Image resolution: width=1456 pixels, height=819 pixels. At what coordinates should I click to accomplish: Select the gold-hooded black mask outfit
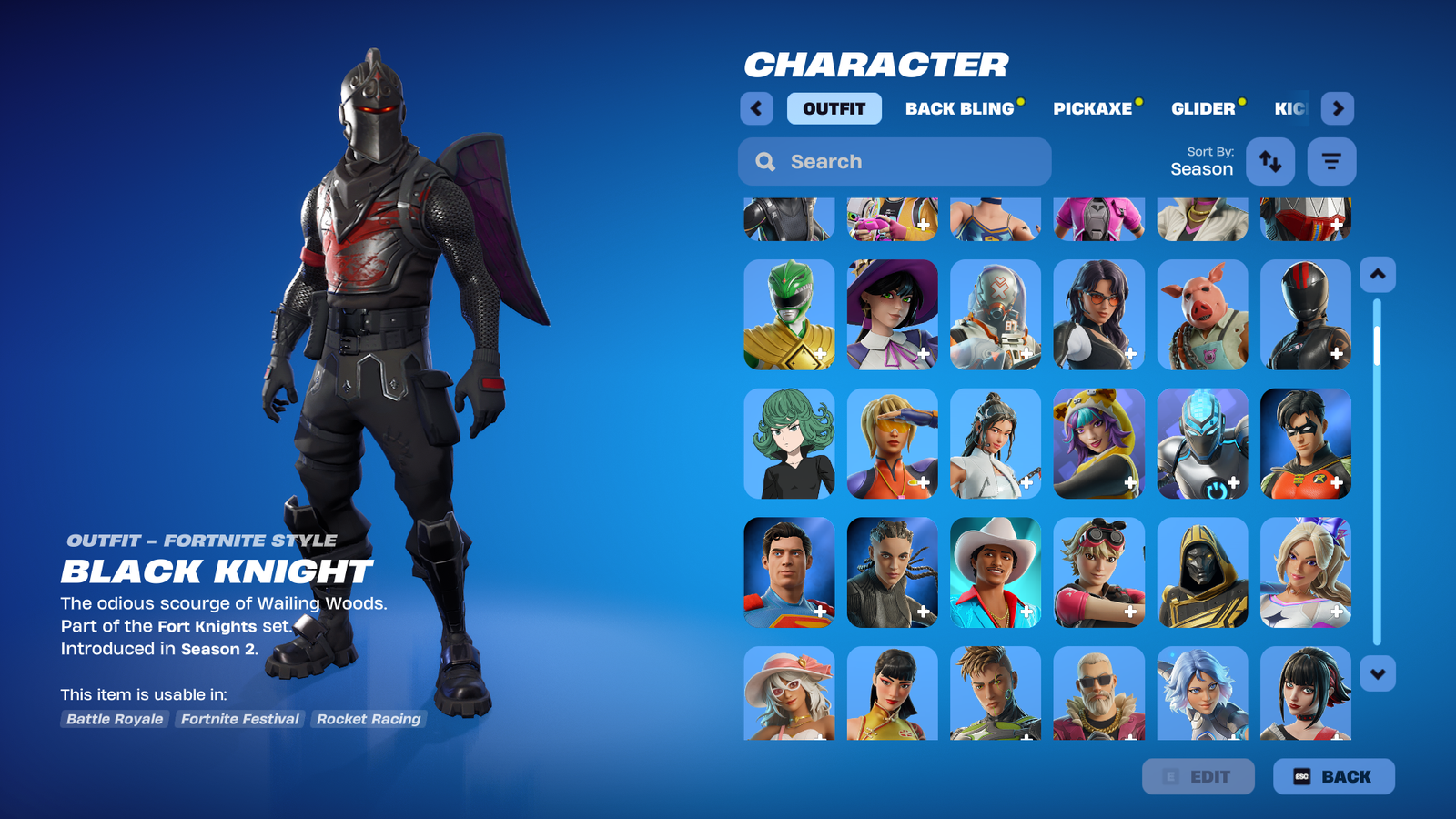(1202, 573)
